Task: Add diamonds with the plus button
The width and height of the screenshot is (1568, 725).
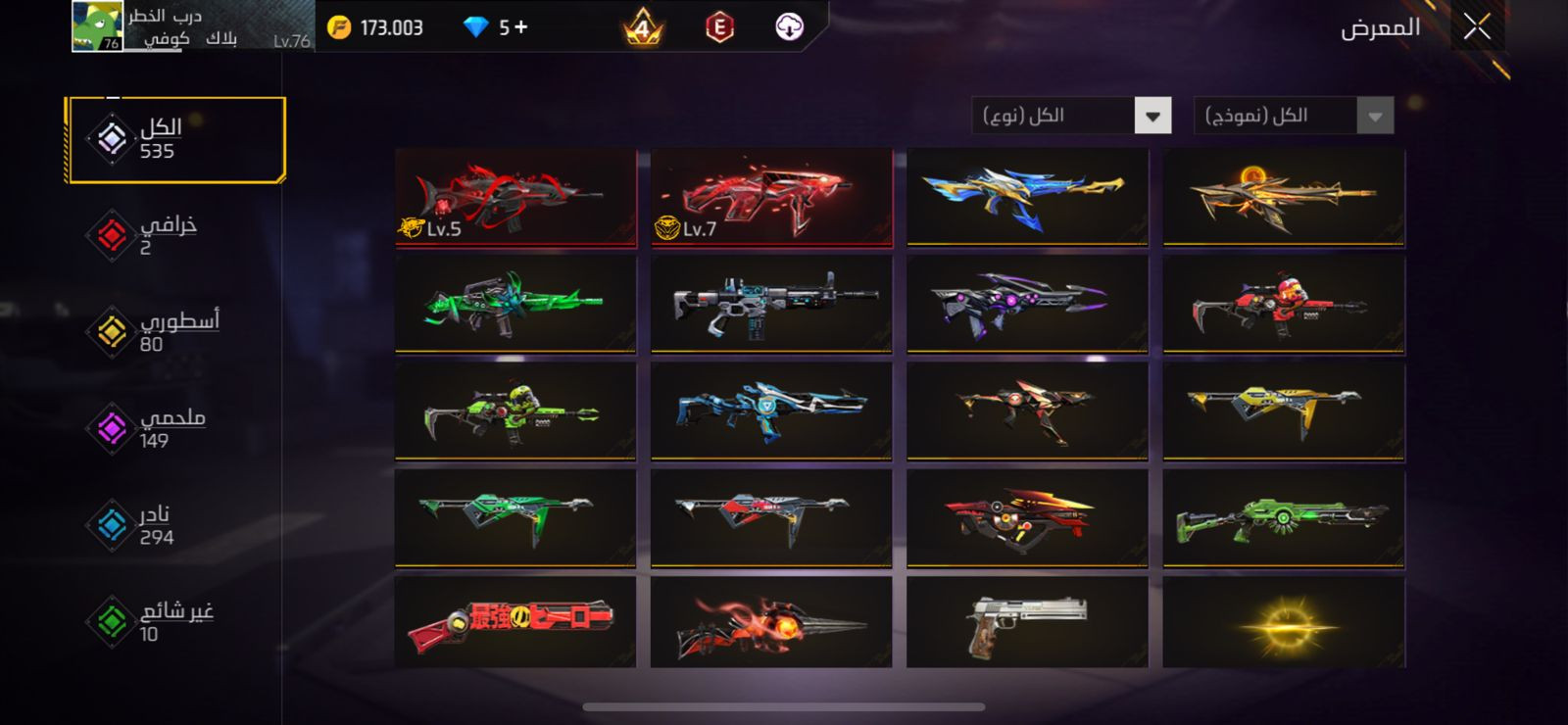Action: (x=520, y=27)
